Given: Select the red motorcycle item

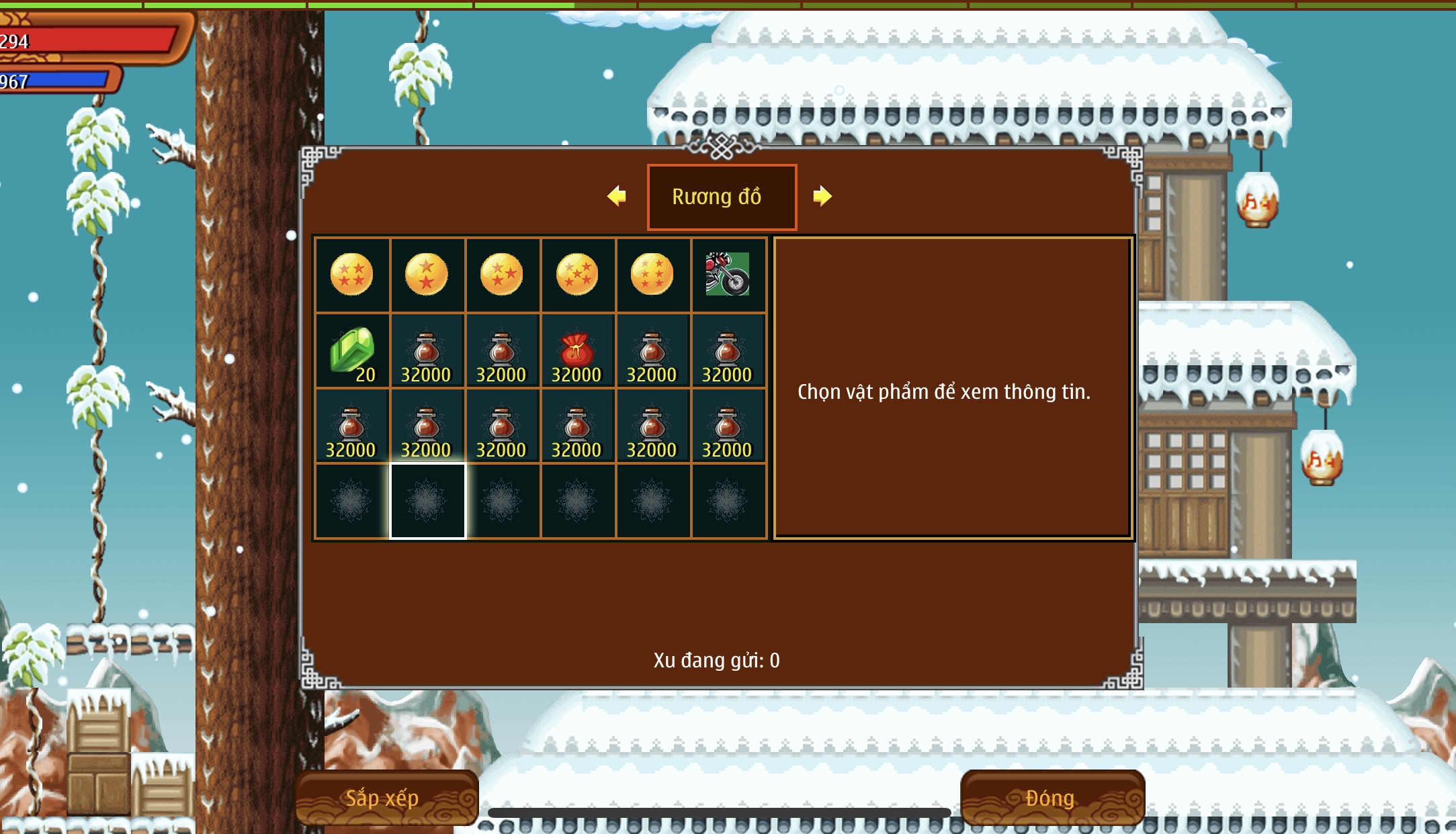Looking at the screenshot, I should (727, 275).
